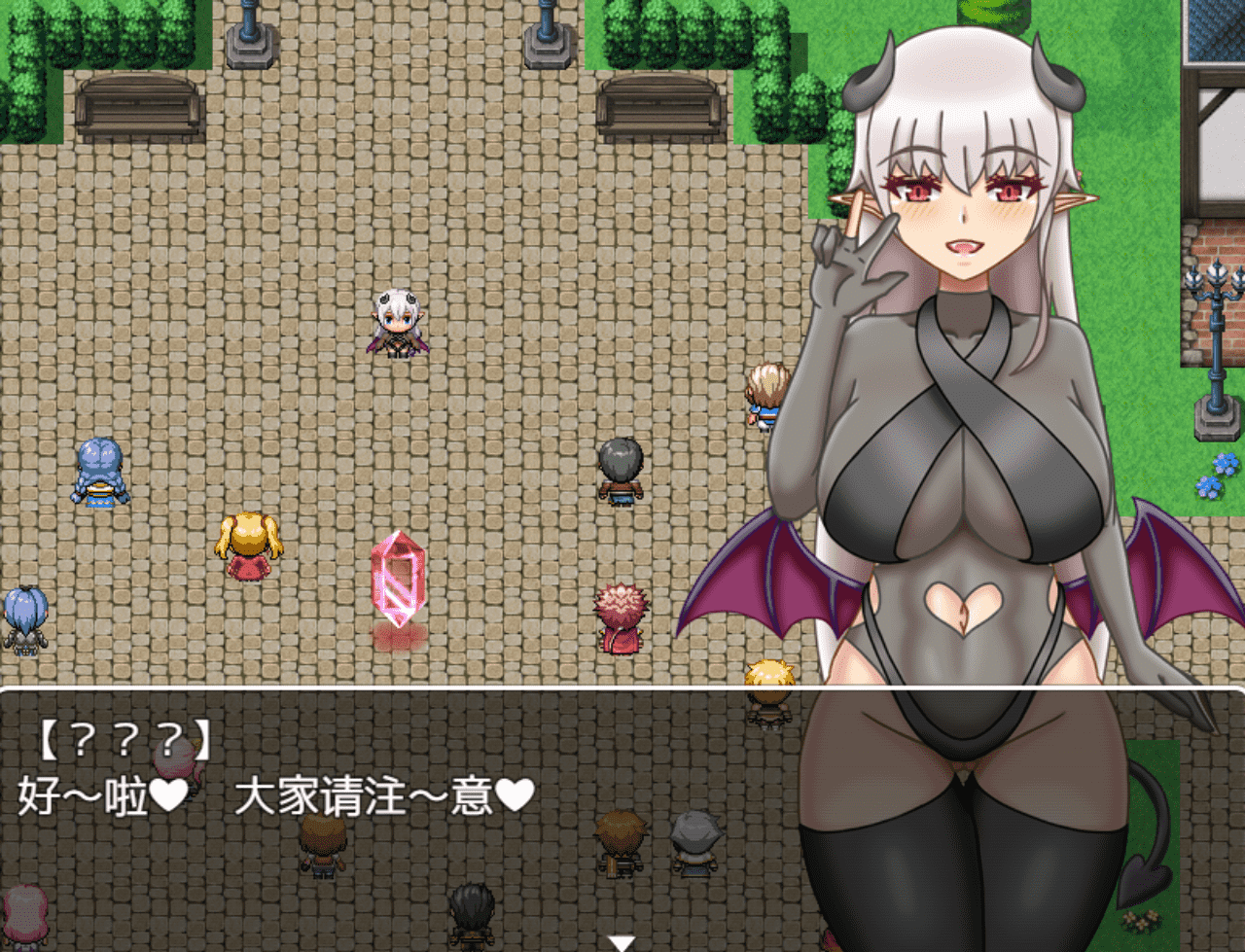
Task: Click the pink glowing crystal in the plaza
Action: pos(399,579)
